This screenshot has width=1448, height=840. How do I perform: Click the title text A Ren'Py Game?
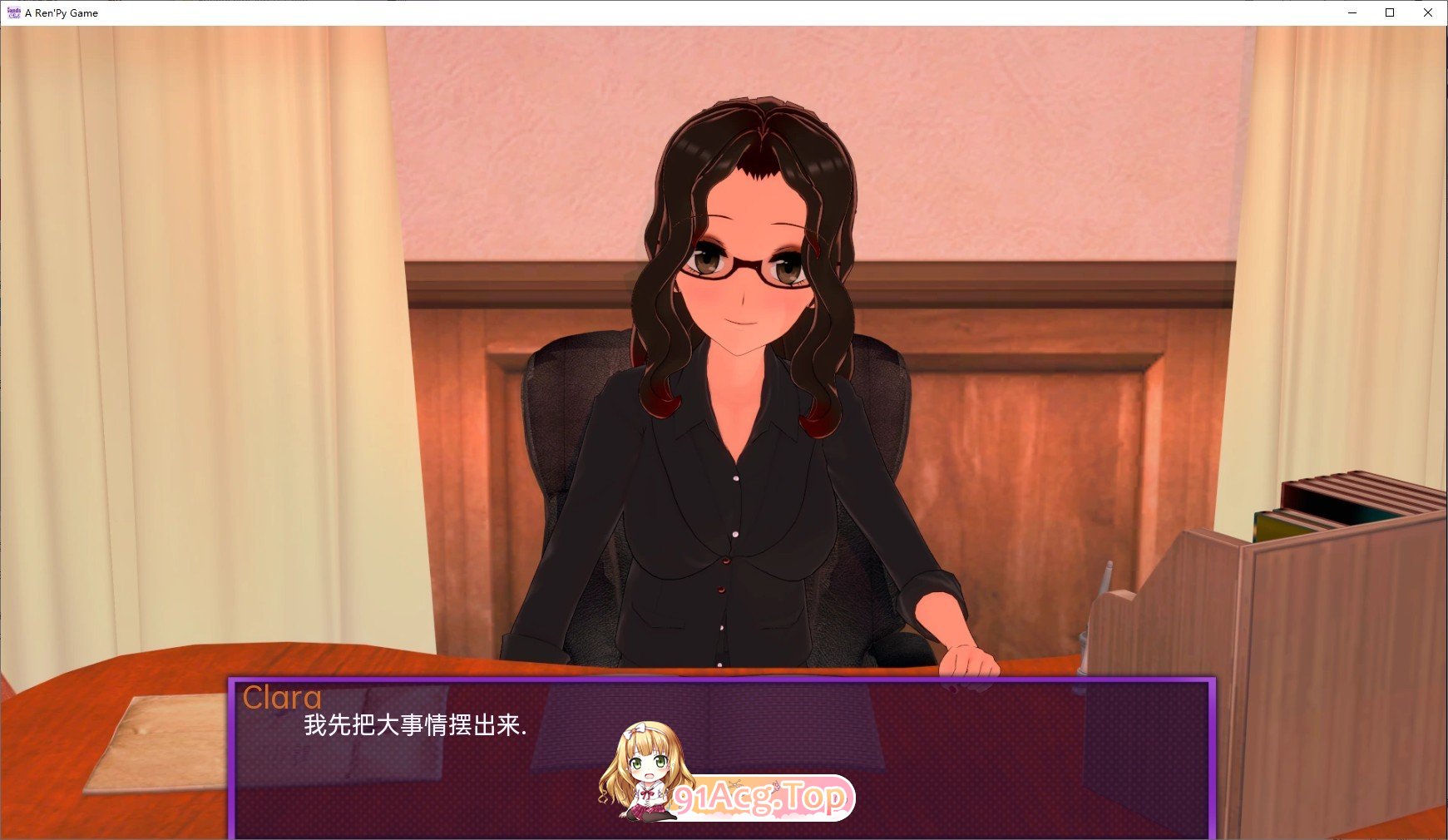point(62,12)
